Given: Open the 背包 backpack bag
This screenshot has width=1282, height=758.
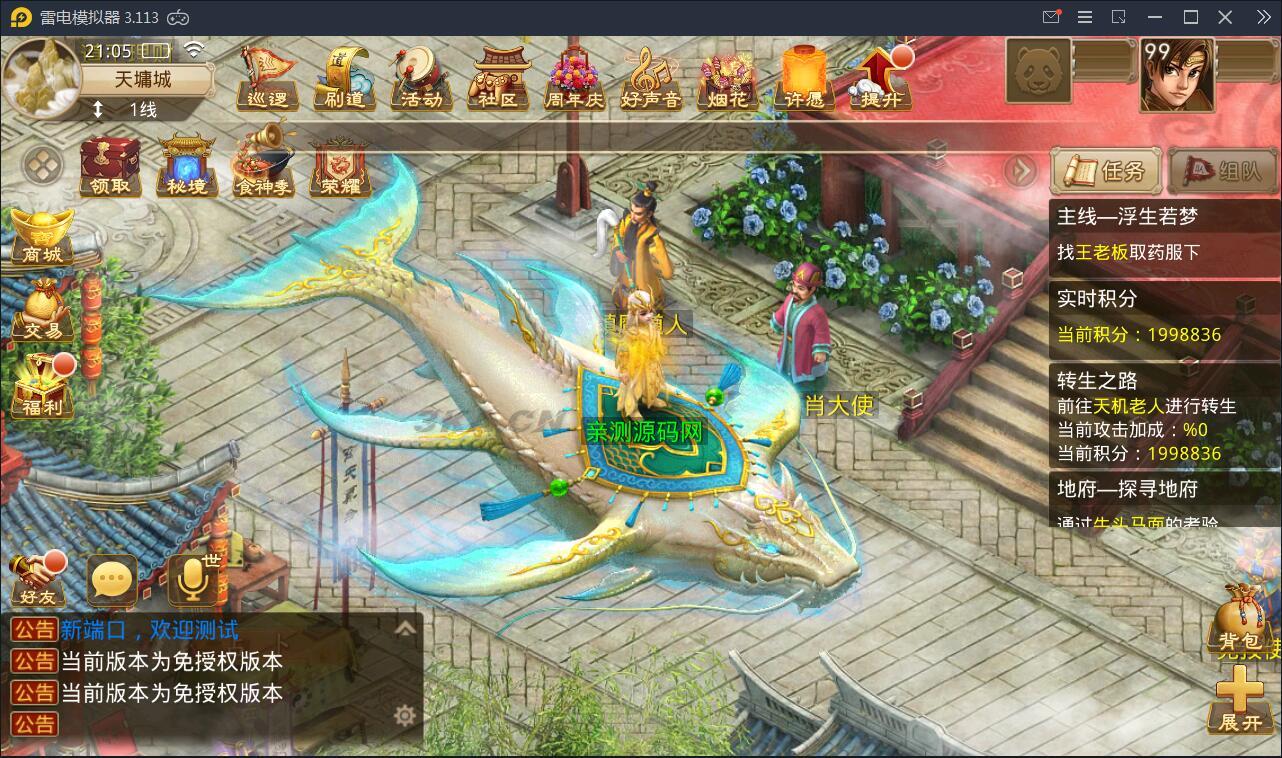Looking at the screenshot, I should (x=1240, y=620).
